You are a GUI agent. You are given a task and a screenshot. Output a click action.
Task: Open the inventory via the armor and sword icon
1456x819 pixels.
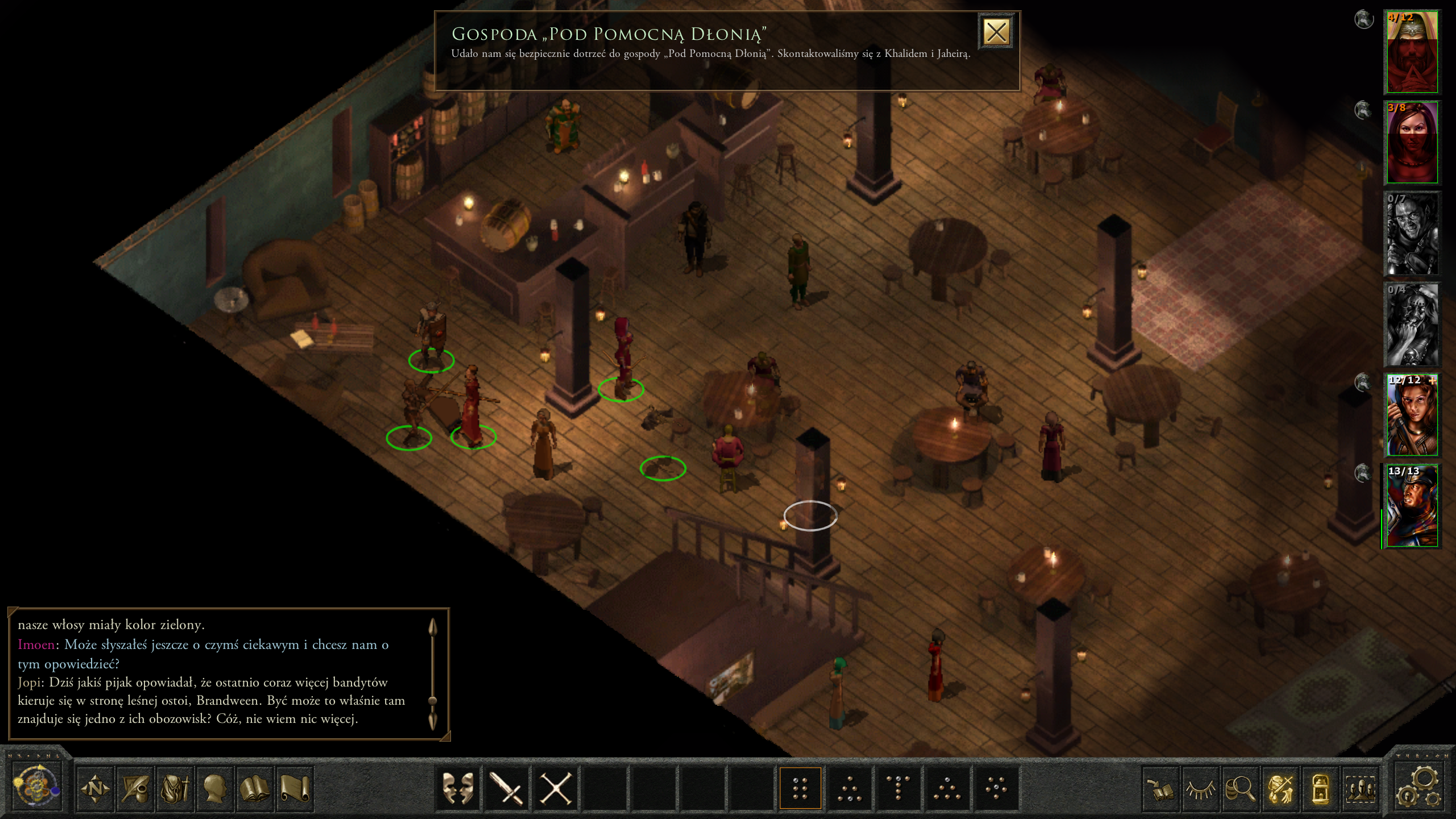tap(175, 788)
